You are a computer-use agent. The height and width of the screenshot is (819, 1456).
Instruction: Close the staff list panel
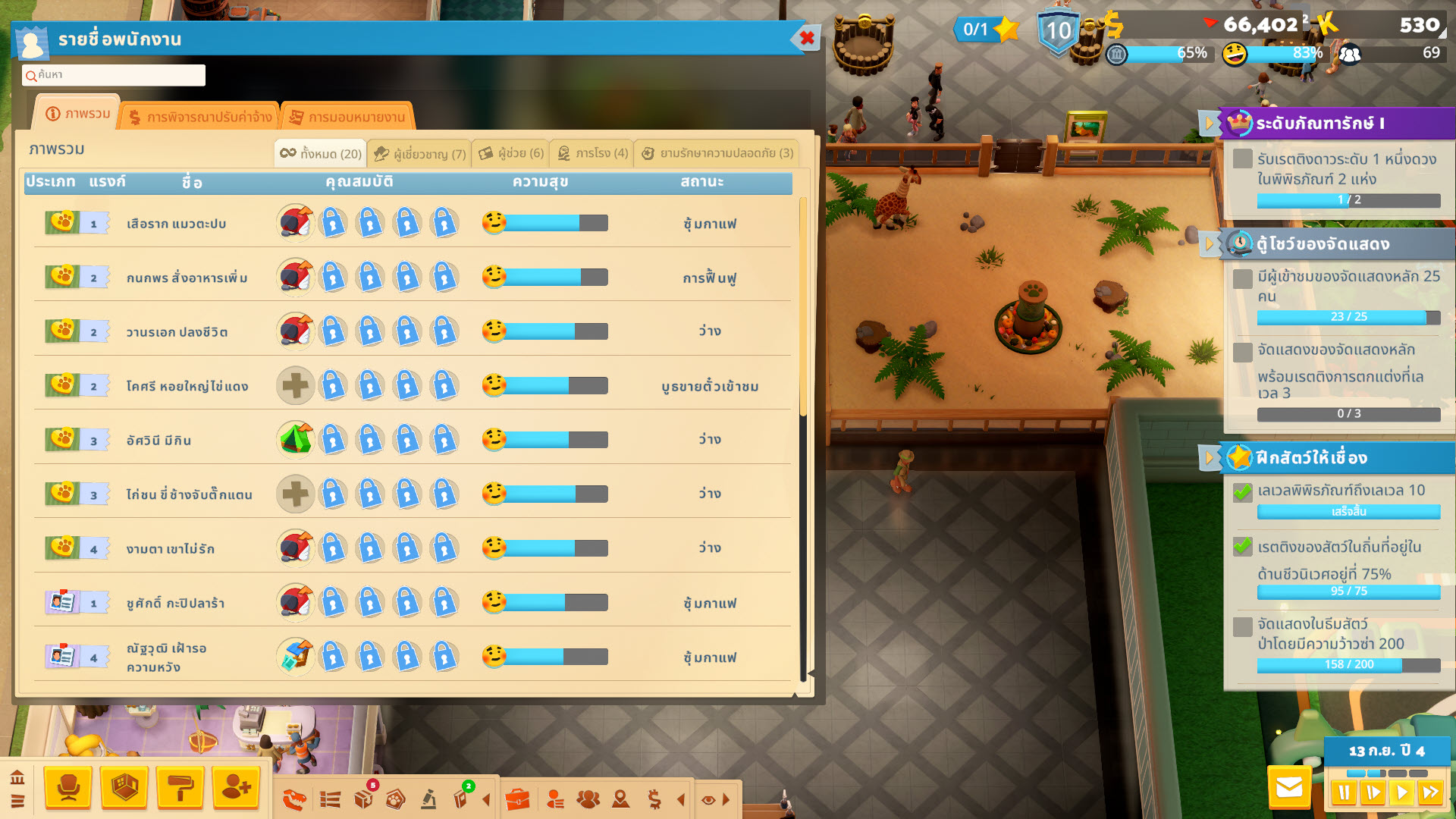(807, 38)
